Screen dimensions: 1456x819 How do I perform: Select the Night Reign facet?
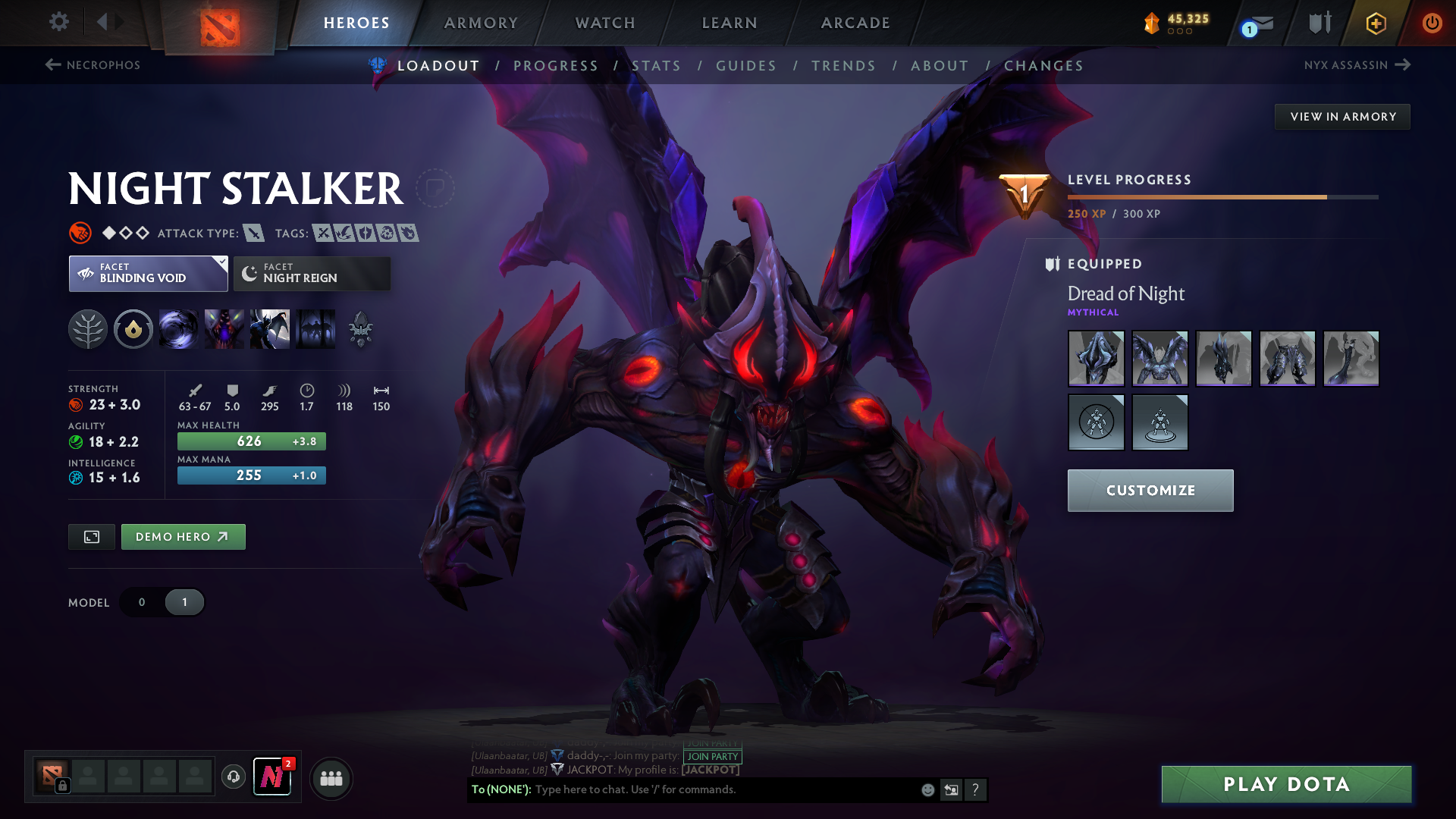(x=311, y=273)
